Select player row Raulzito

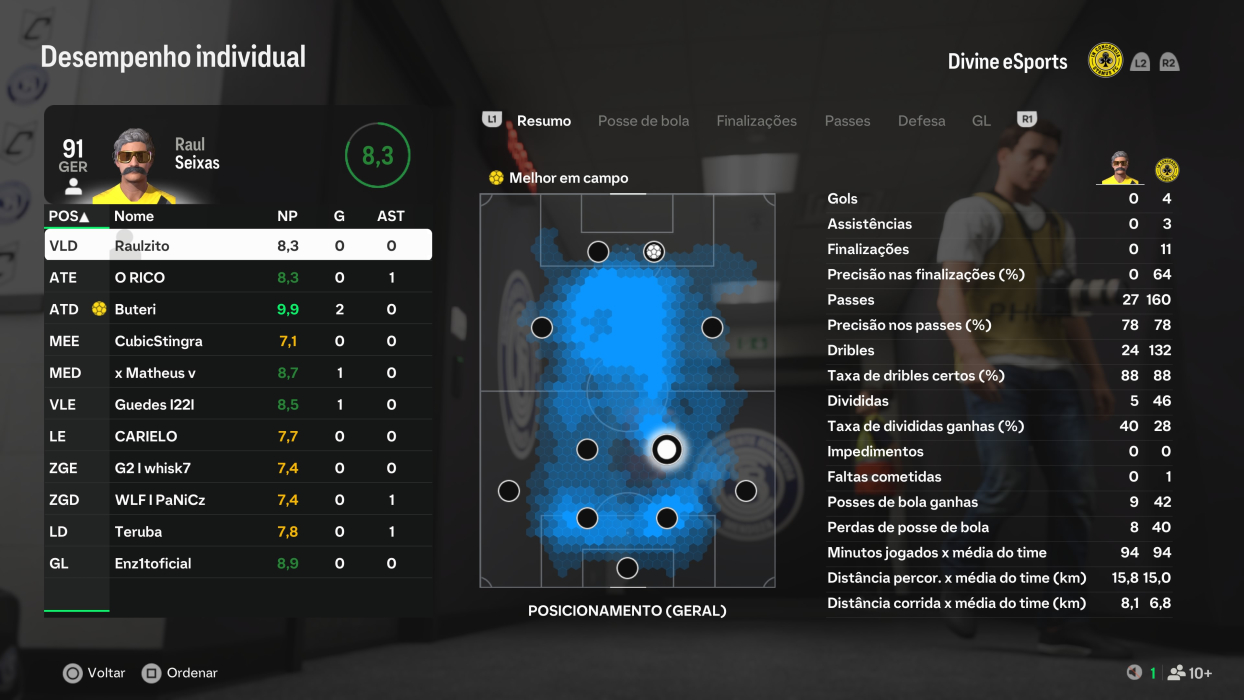pos(238,245)
